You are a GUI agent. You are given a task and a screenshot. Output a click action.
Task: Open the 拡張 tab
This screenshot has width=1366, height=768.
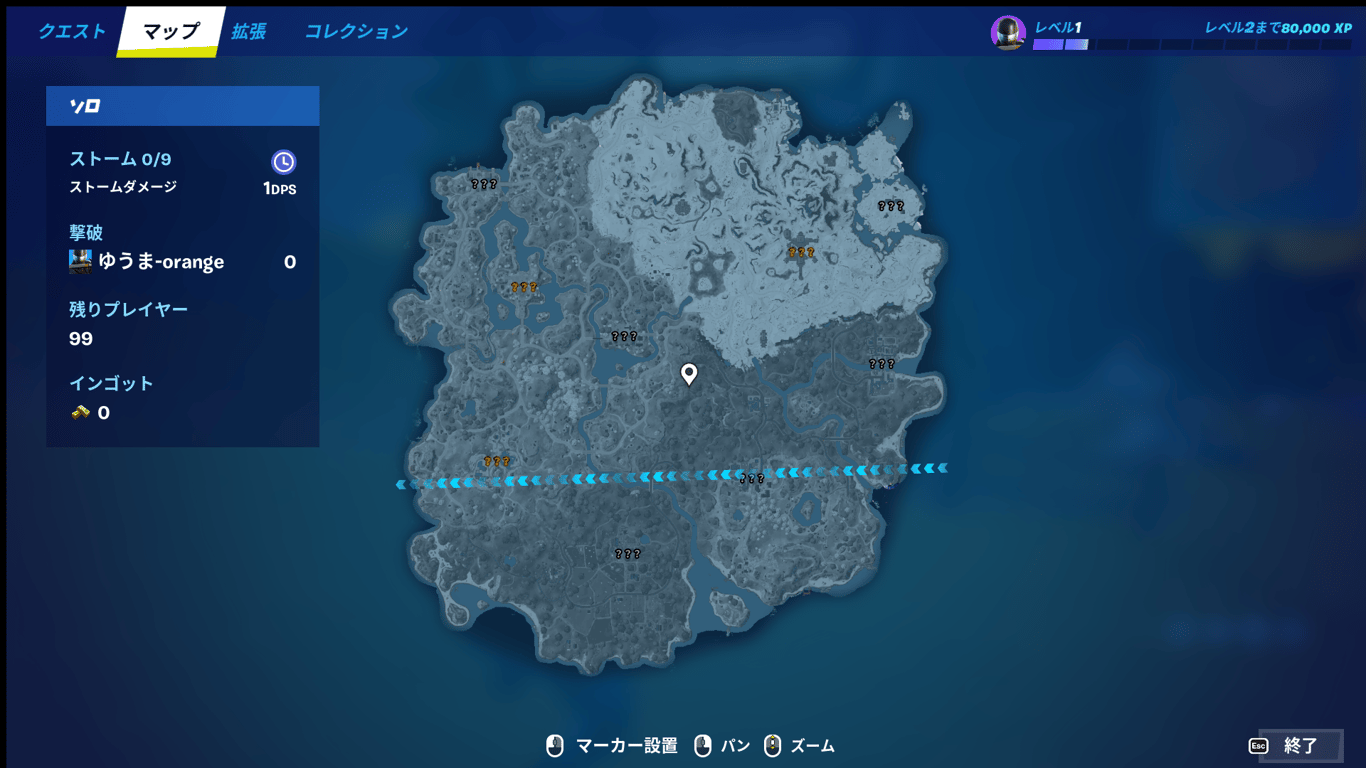(249, 31)
